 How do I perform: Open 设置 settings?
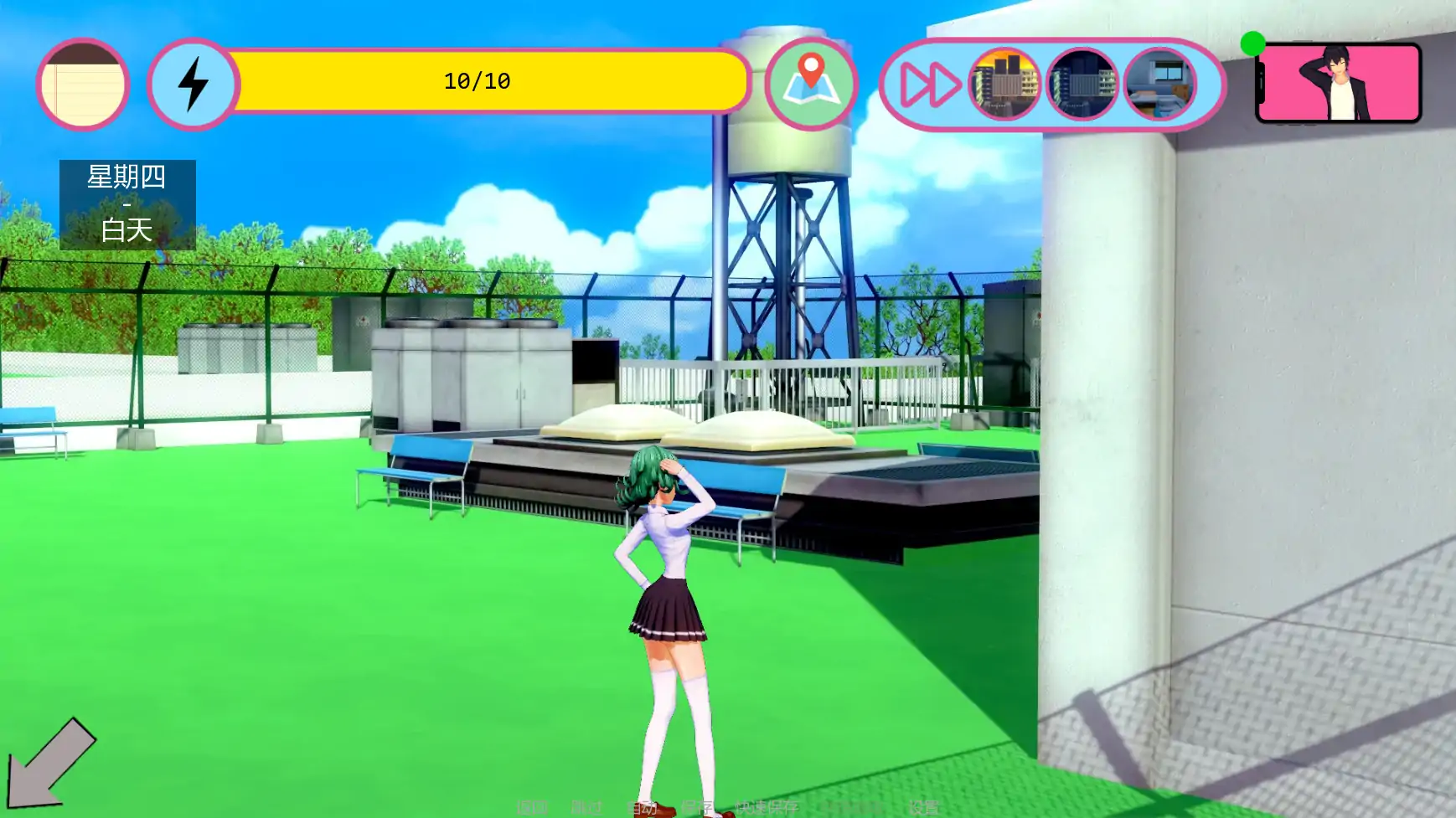click(x=924, y=808)
